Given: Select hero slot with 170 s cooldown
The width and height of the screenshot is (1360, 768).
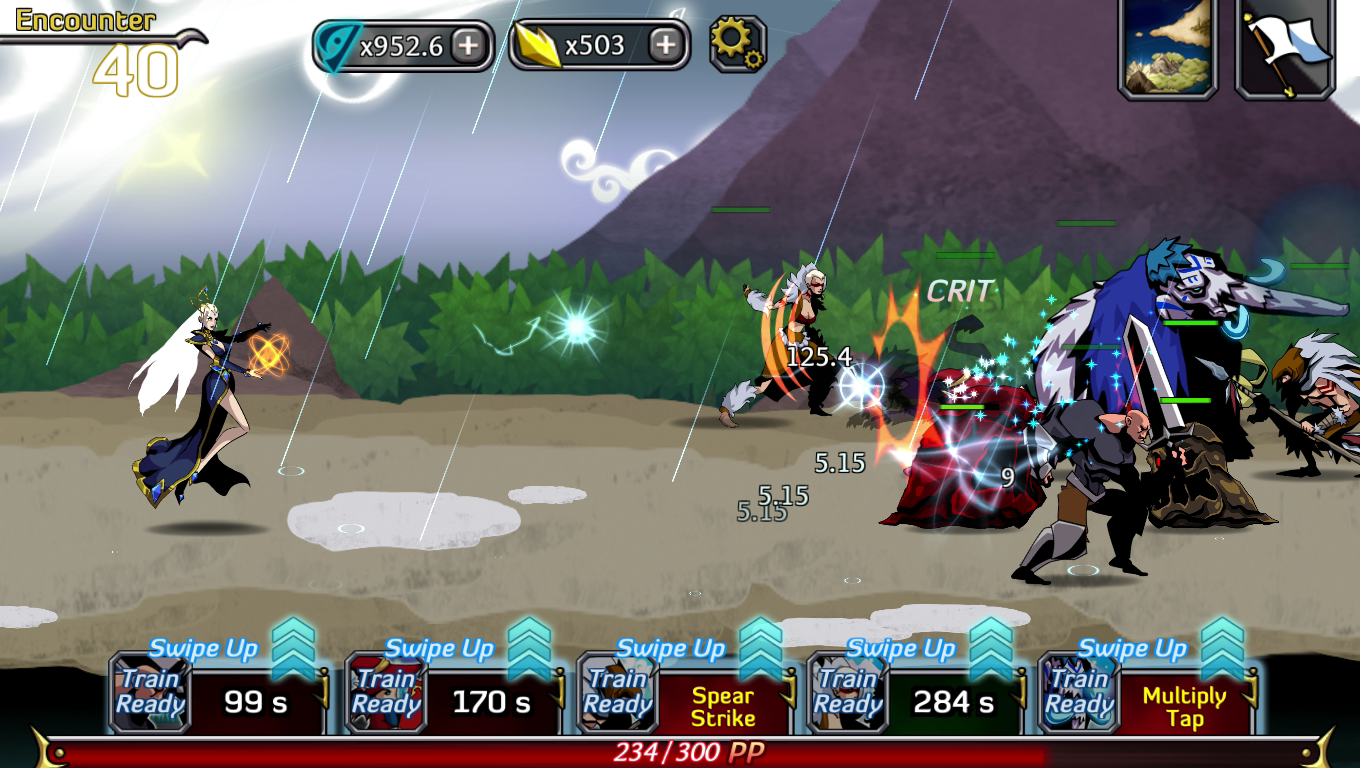Looking at the screenshot, I should [x=491, y=702].
